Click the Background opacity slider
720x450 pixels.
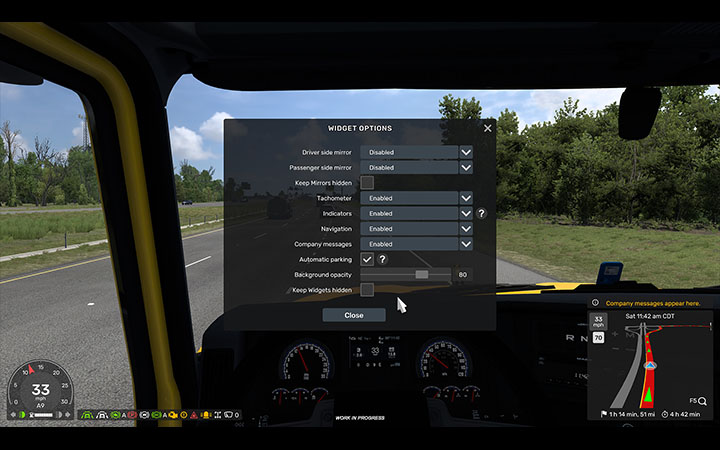406,274
